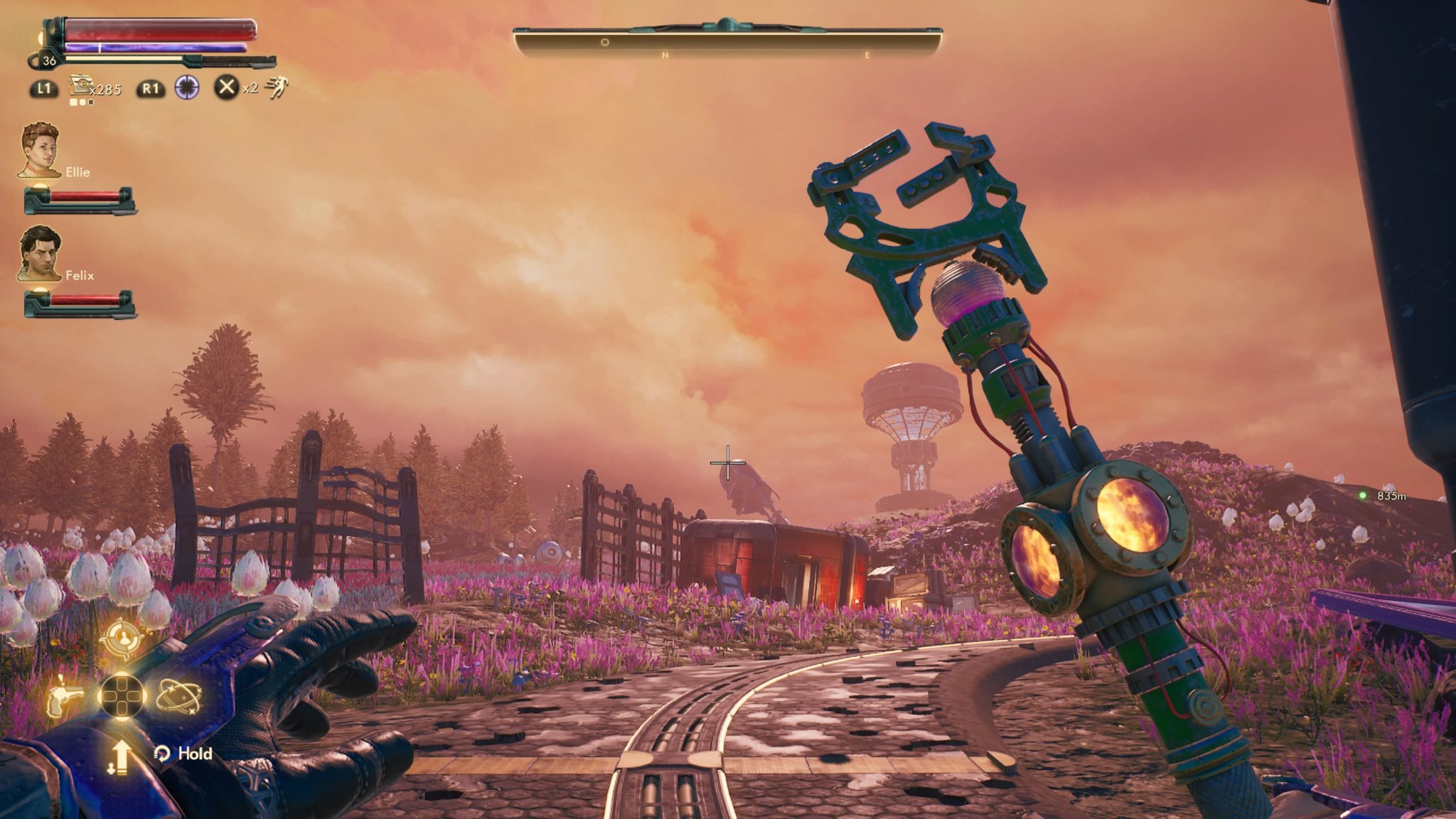This screenshot has height=819, width=1456.
Task: Use the medical inhaler item icon
Action: click(80, 87)
